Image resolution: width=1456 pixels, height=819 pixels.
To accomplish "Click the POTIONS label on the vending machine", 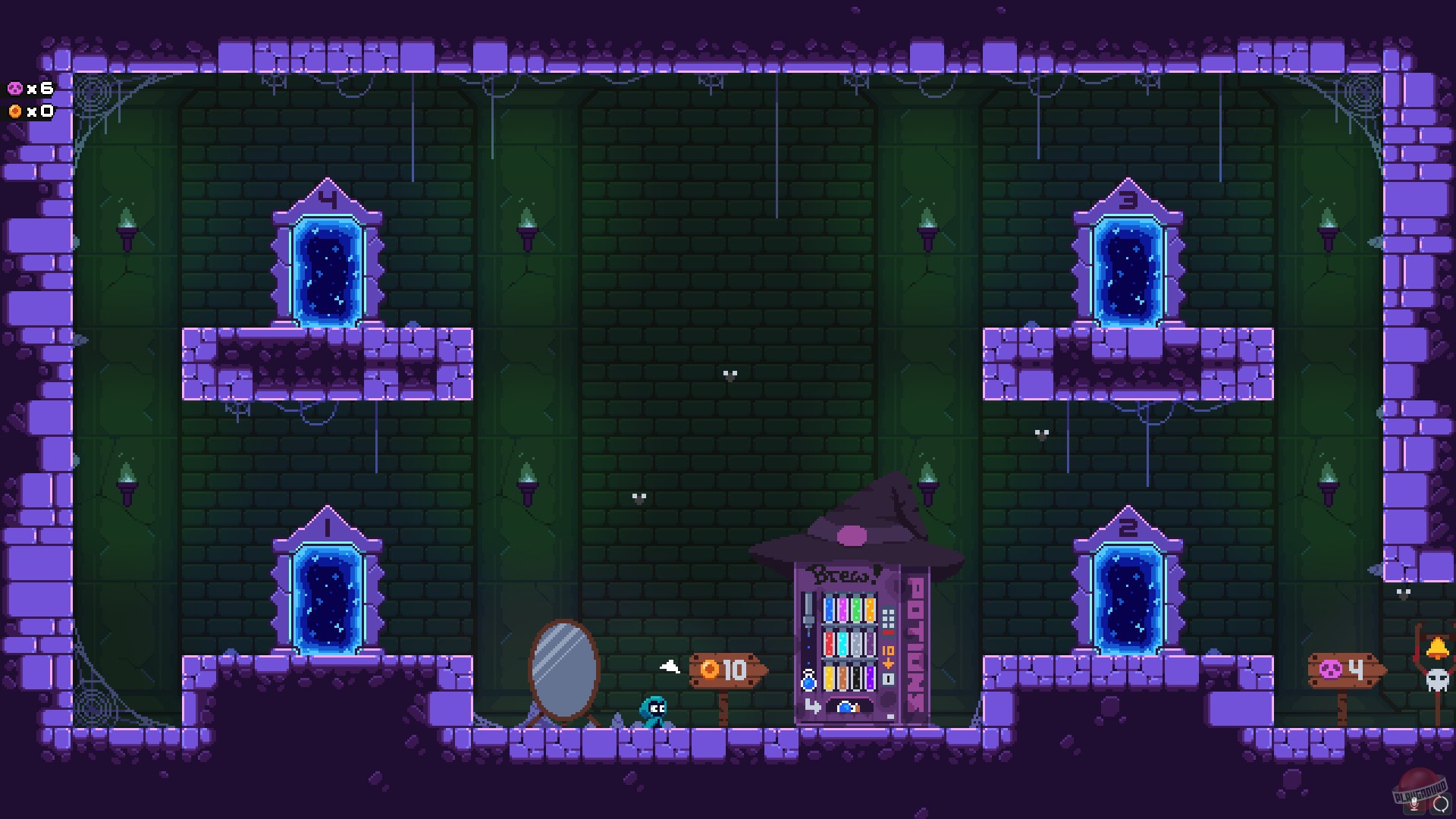I will [x=917, y=641].
